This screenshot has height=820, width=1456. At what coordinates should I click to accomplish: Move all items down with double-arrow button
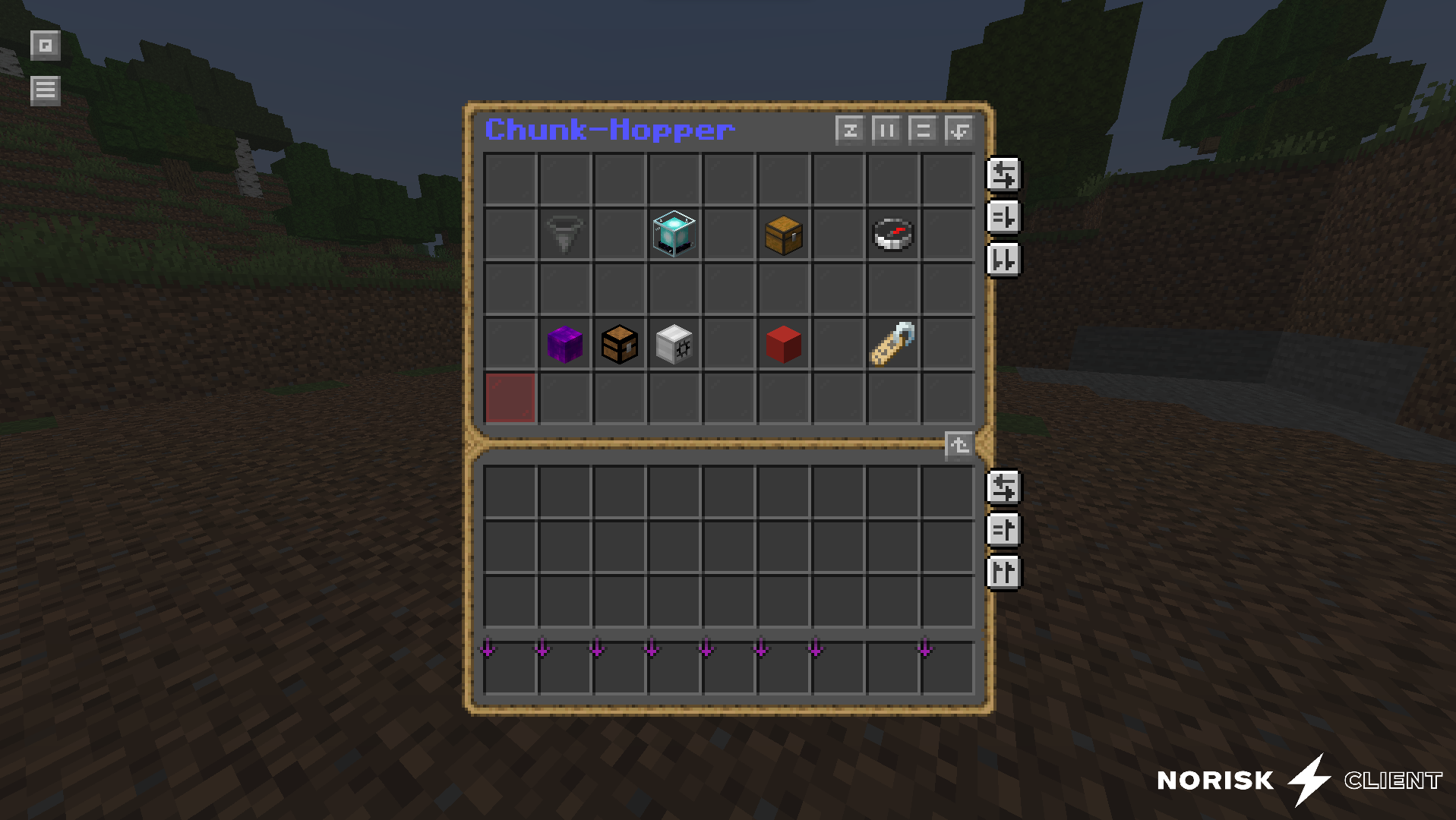[x=1003, y=260]
